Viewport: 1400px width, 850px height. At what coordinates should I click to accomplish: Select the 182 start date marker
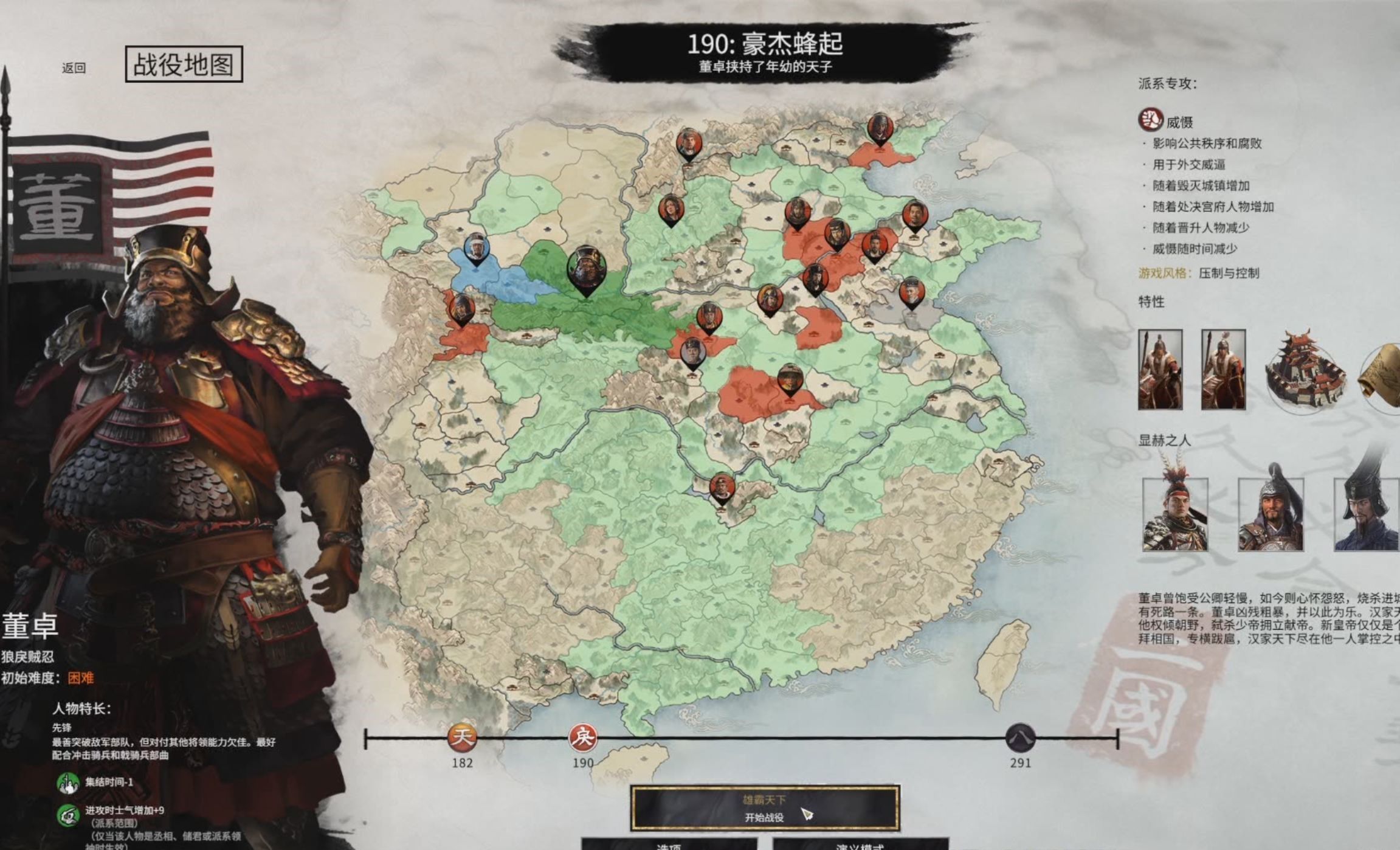[x=462, y=738]
